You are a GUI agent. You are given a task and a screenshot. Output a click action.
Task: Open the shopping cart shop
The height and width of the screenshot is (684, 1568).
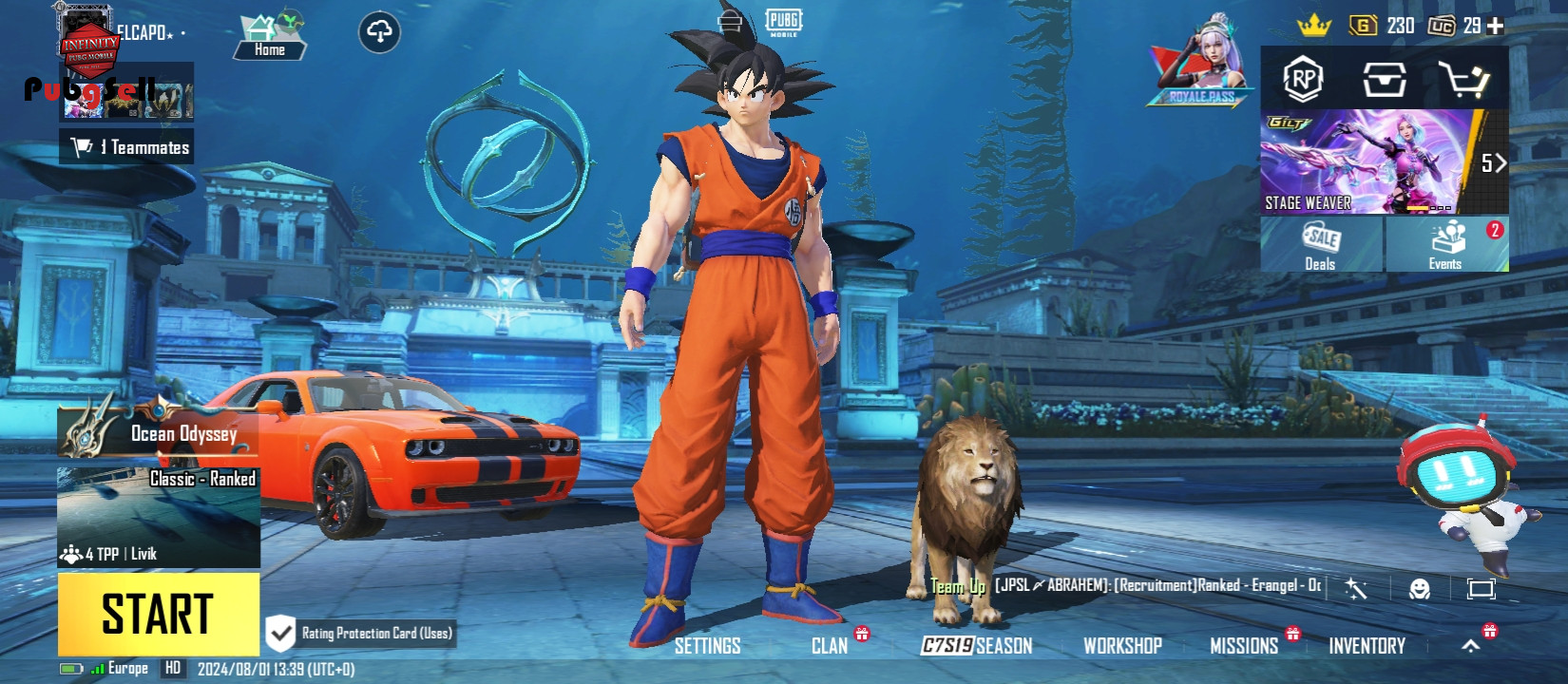1462,80
